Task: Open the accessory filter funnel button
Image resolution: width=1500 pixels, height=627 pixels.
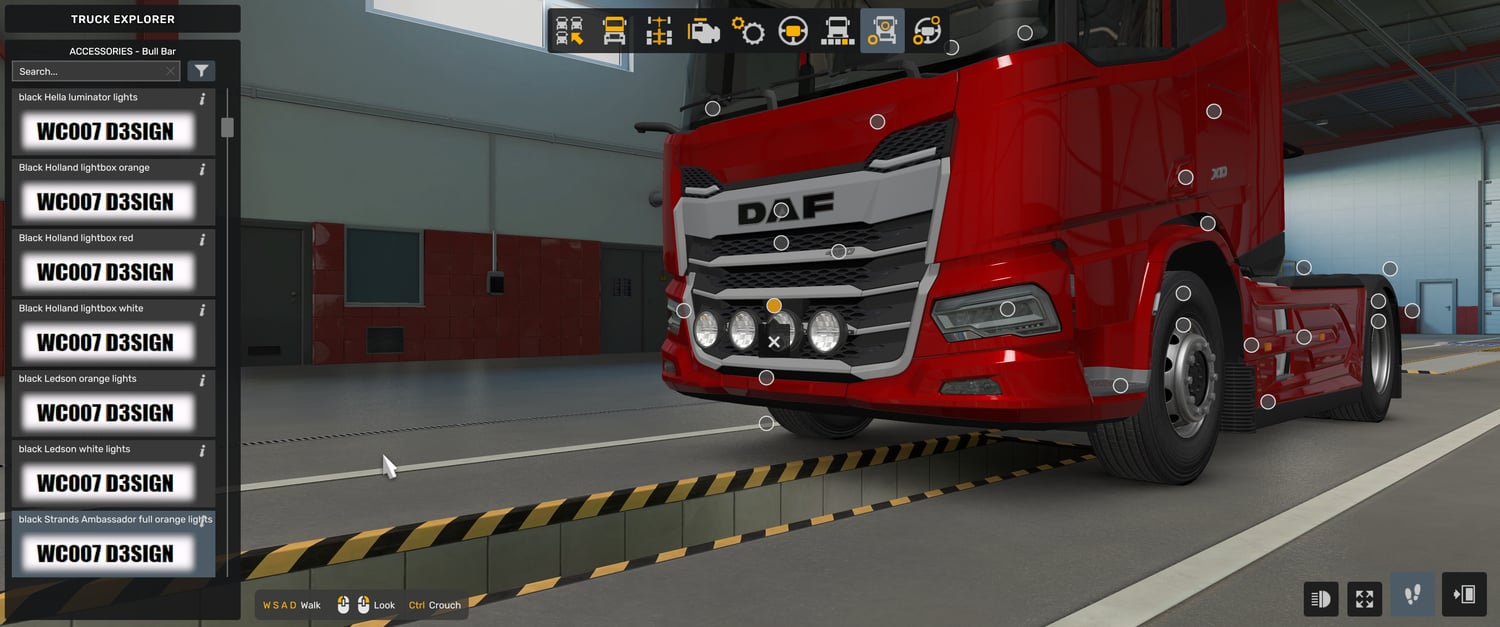Action: (x=201, y=71)
